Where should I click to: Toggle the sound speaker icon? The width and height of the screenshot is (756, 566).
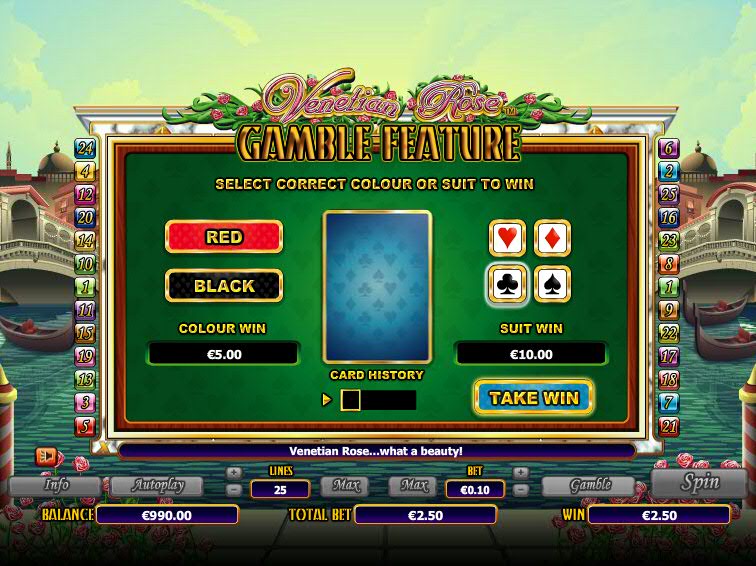[x=47, y=455]
